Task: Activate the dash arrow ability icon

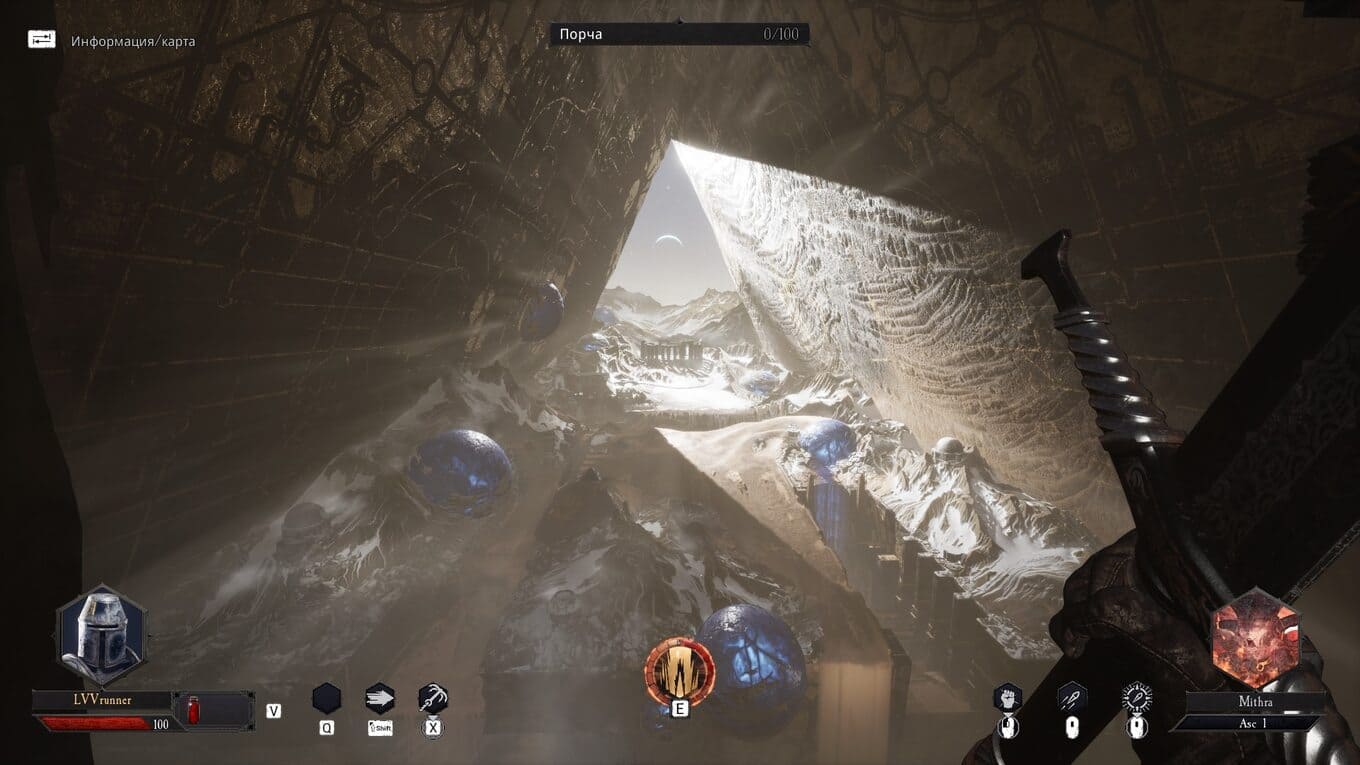Action: click(380, 697)
